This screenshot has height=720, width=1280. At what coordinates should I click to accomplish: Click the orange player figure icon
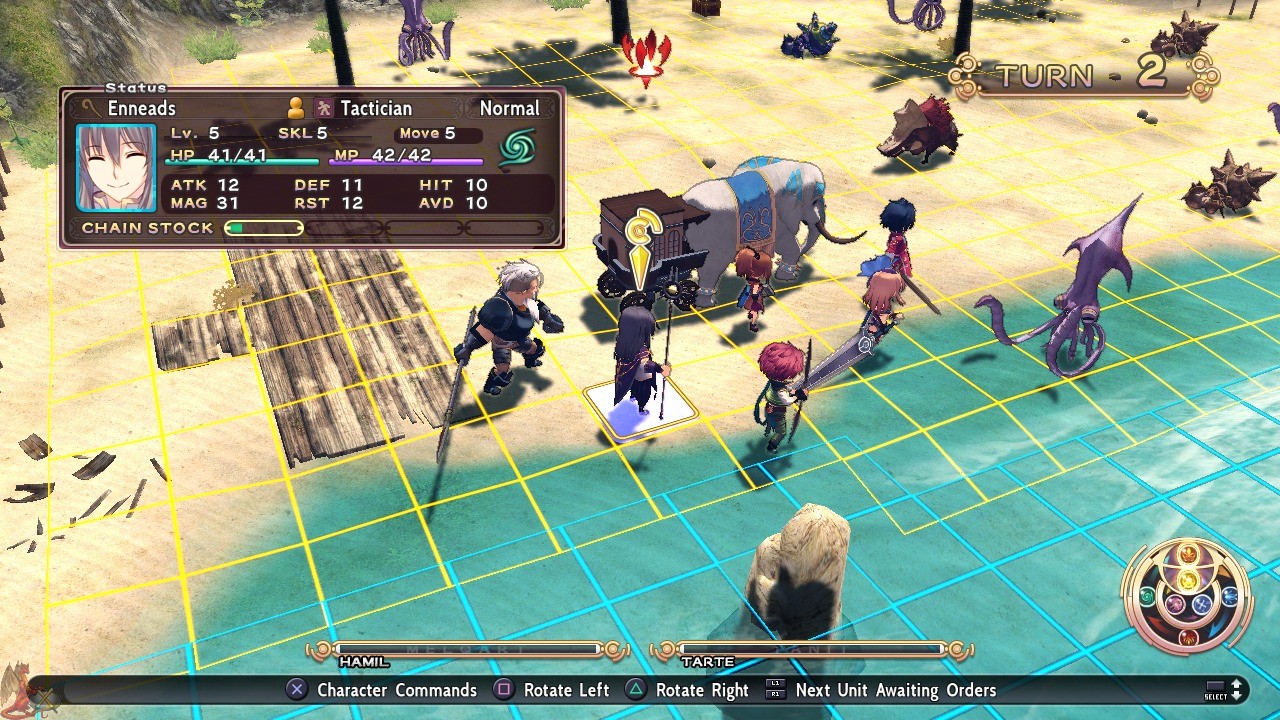296,108
